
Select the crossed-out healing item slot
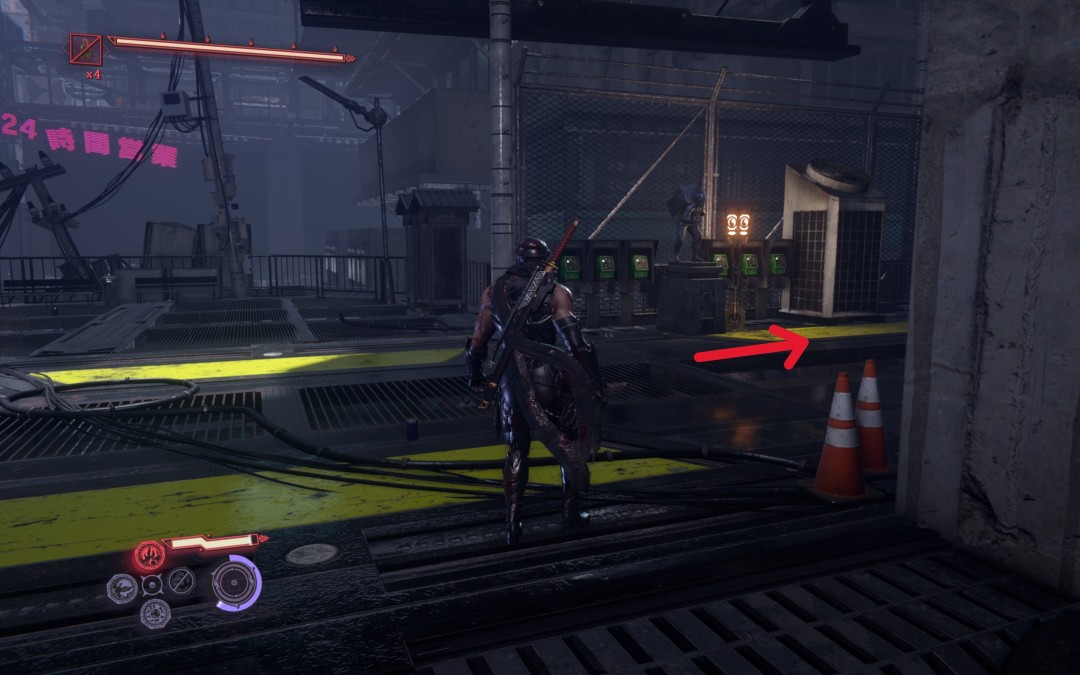click(86, 47)
